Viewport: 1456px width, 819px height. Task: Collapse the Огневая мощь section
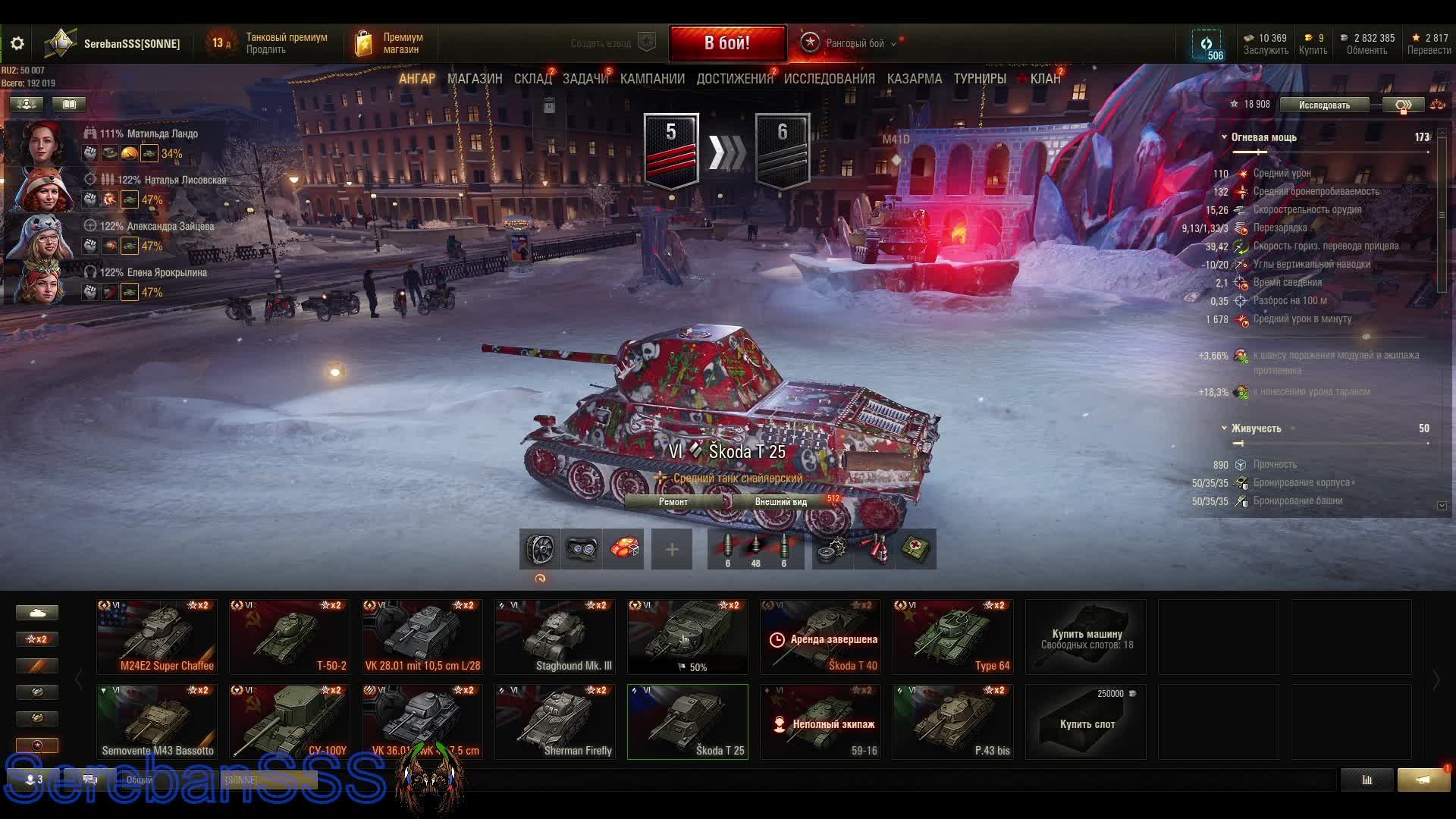[x=1224, y=137]
